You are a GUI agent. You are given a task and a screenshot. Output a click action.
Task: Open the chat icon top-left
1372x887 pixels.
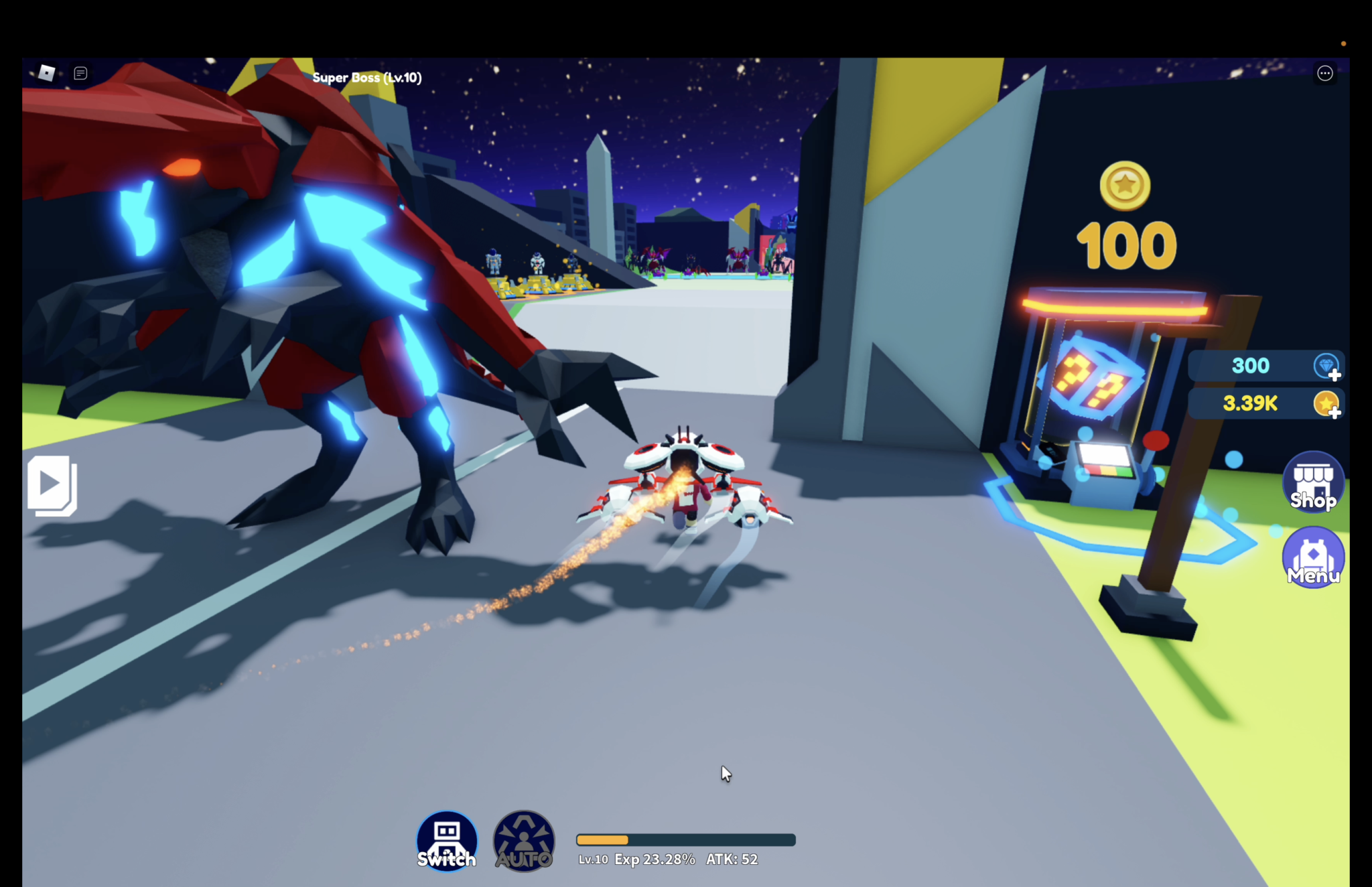tap(81, 73)
